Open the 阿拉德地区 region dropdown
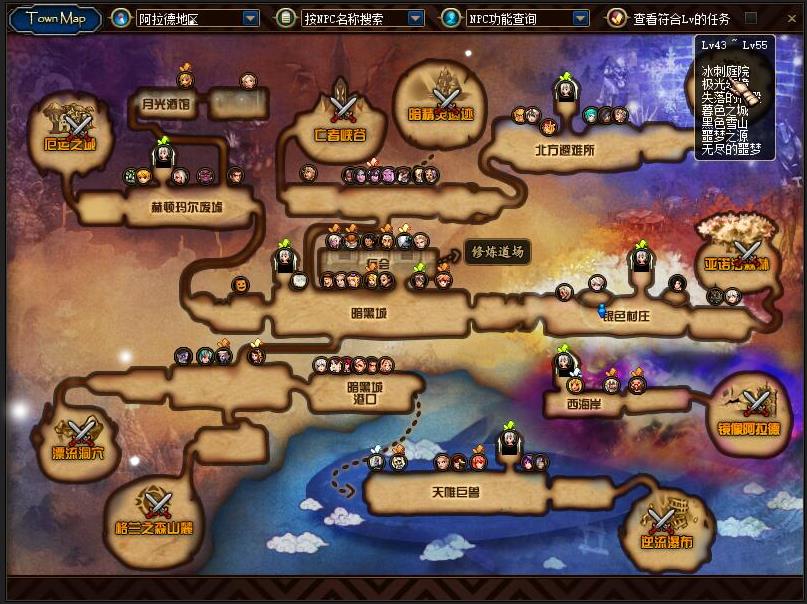 (x=250, y=18)
